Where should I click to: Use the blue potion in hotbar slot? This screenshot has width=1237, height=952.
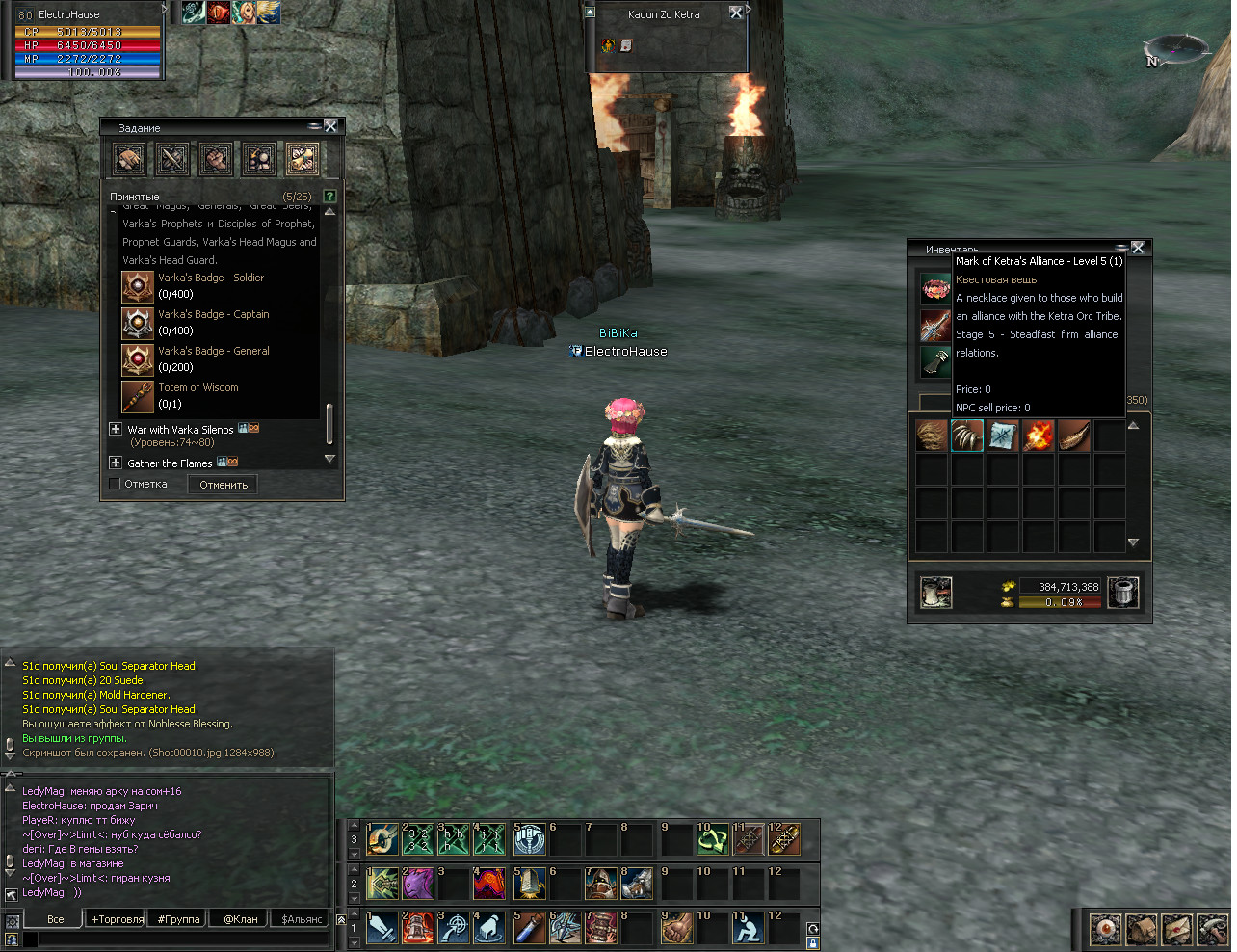point(529,928)
